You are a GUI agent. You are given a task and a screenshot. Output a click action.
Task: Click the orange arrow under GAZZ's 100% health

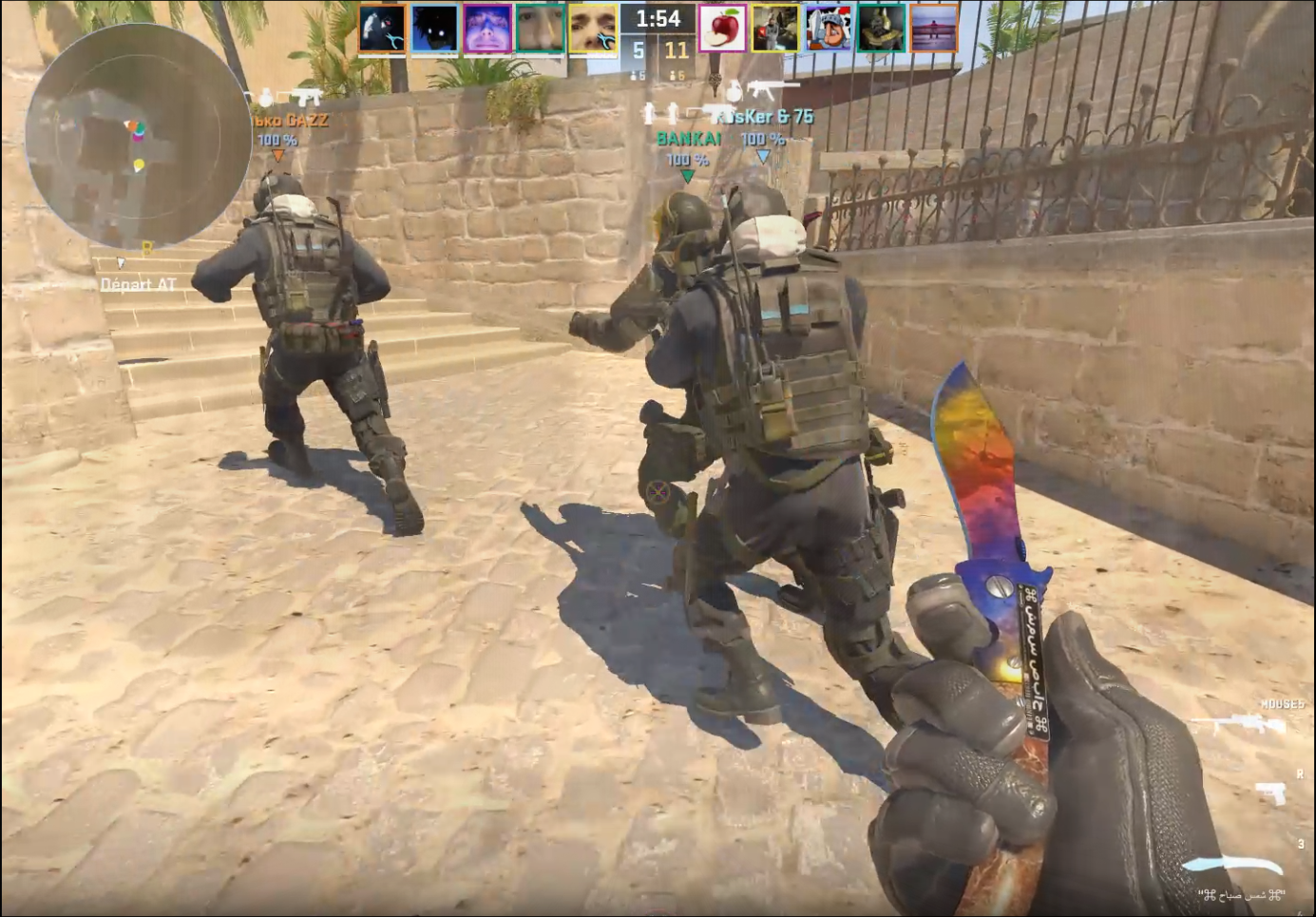pyautogui.click(x=278, y=154)
